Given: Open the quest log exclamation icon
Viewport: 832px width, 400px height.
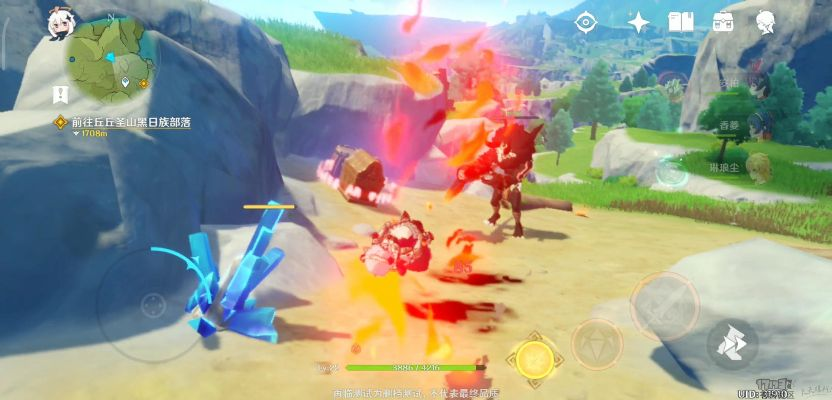Looking at the screenshot, I should click(59, 97).
